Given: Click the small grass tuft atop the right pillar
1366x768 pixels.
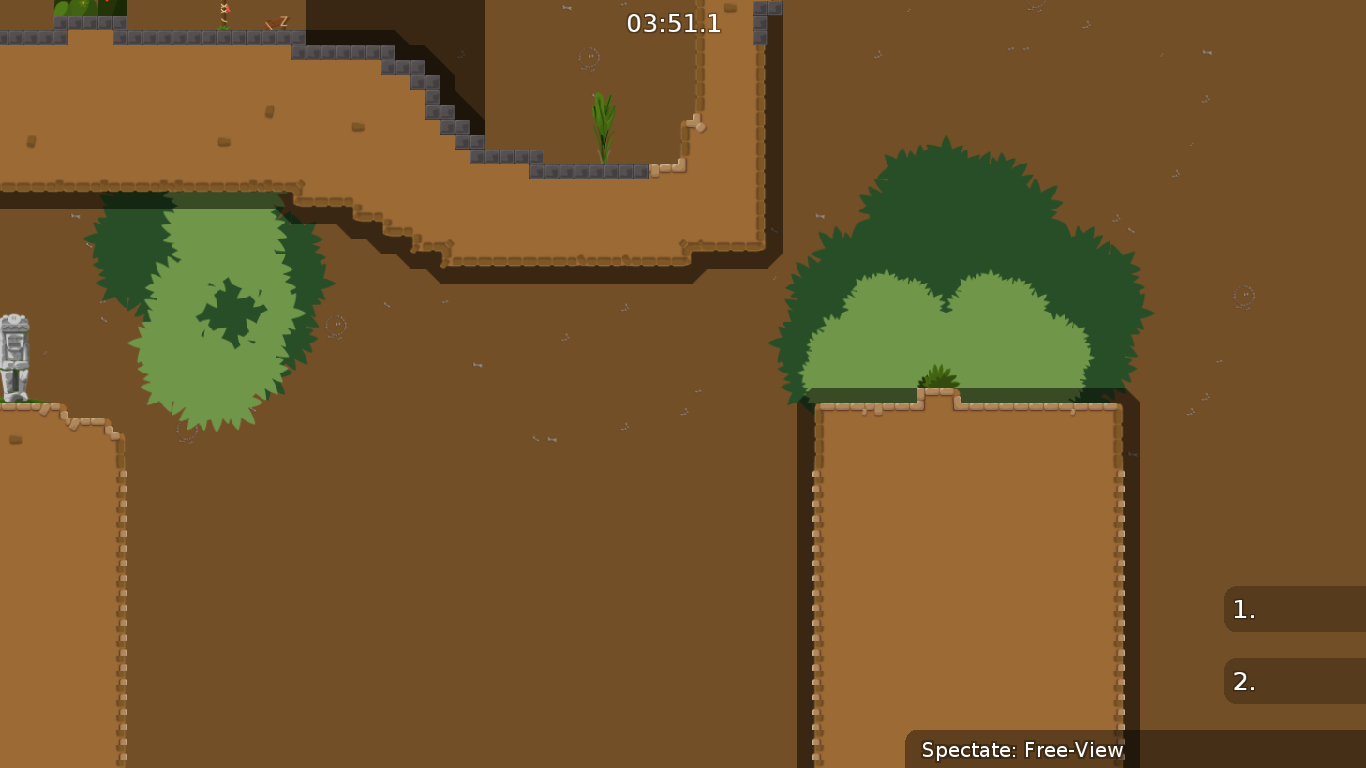Looking at the screenshot, I should [x=935, y=375].
